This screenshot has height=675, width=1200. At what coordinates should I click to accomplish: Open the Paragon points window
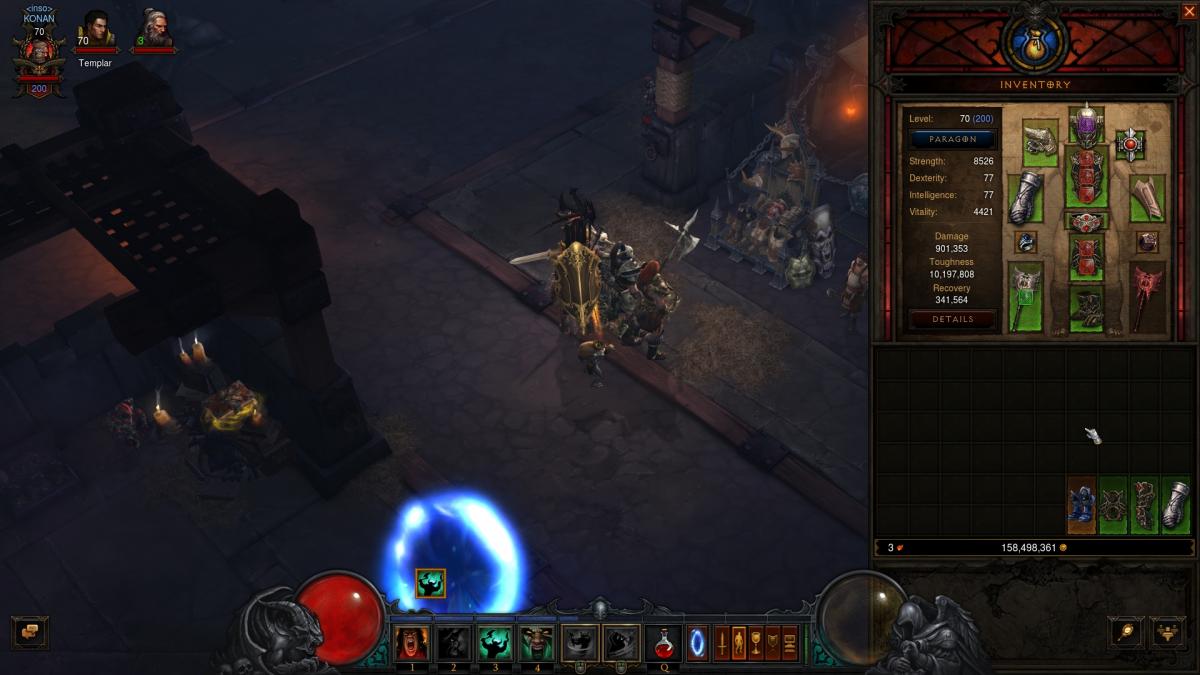tap(952, 139)
